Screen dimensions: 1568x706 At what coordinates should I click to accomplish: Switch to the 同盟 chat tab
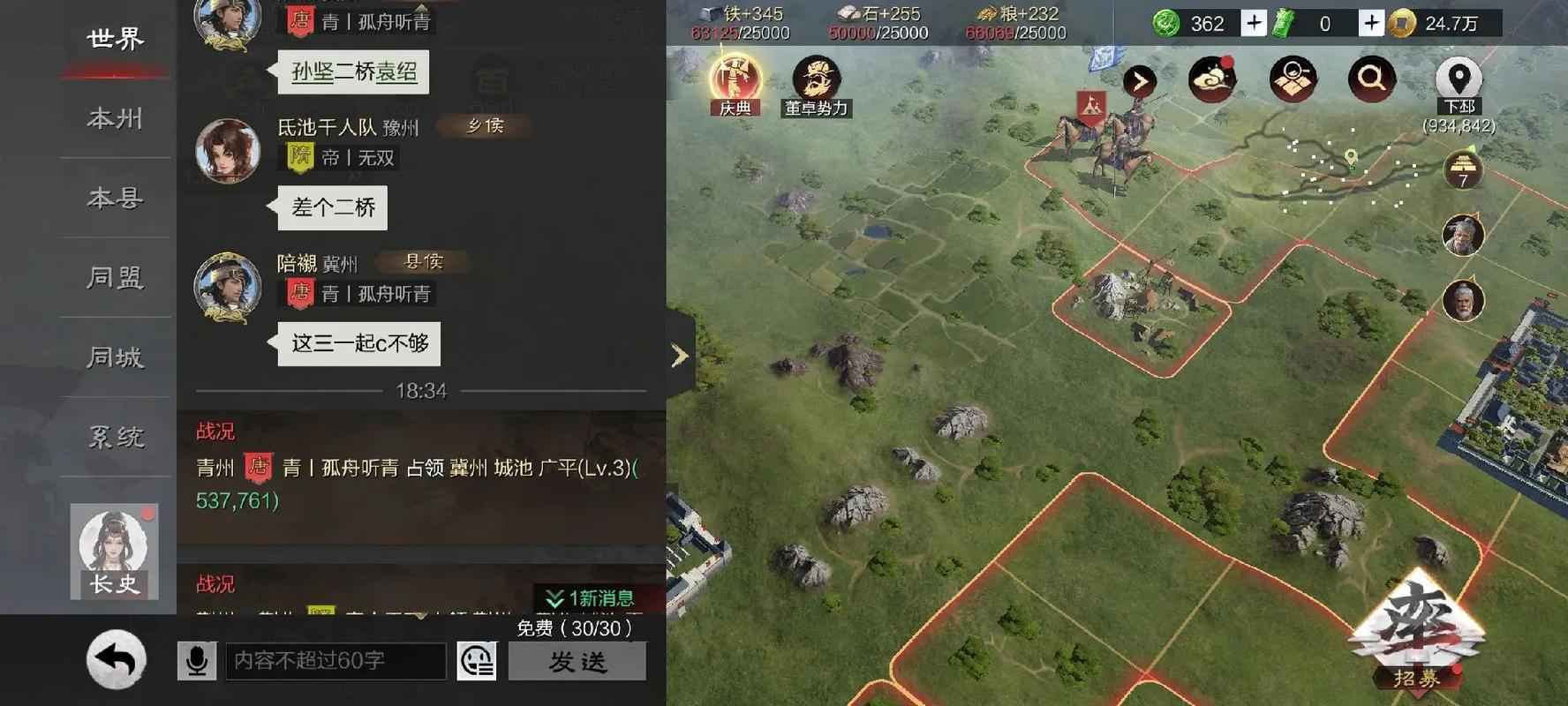click(x=113, y=277)
